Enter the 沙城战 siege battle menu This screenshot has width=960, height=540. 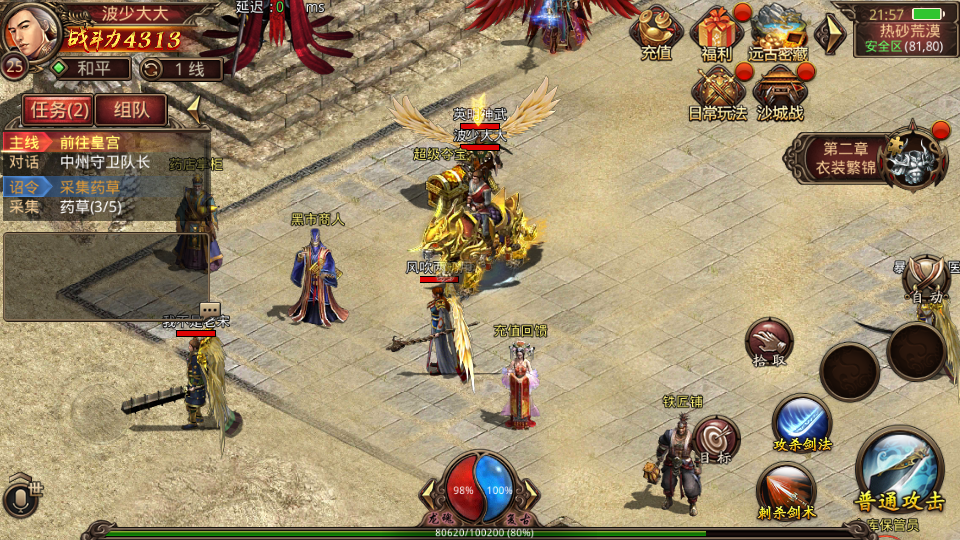coord(779,93)
